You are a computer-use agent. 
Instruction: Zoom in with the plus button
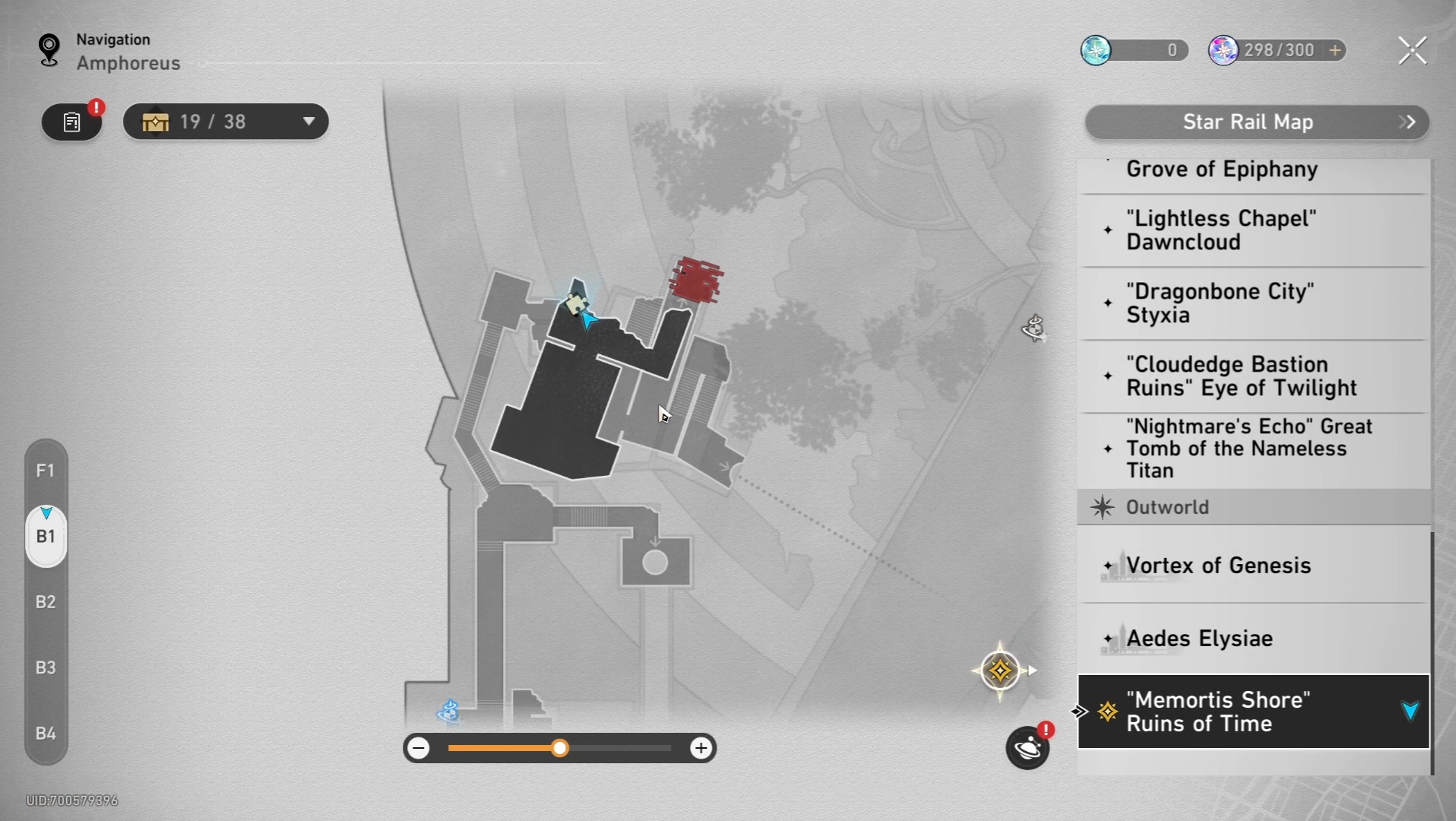(701, 749)
